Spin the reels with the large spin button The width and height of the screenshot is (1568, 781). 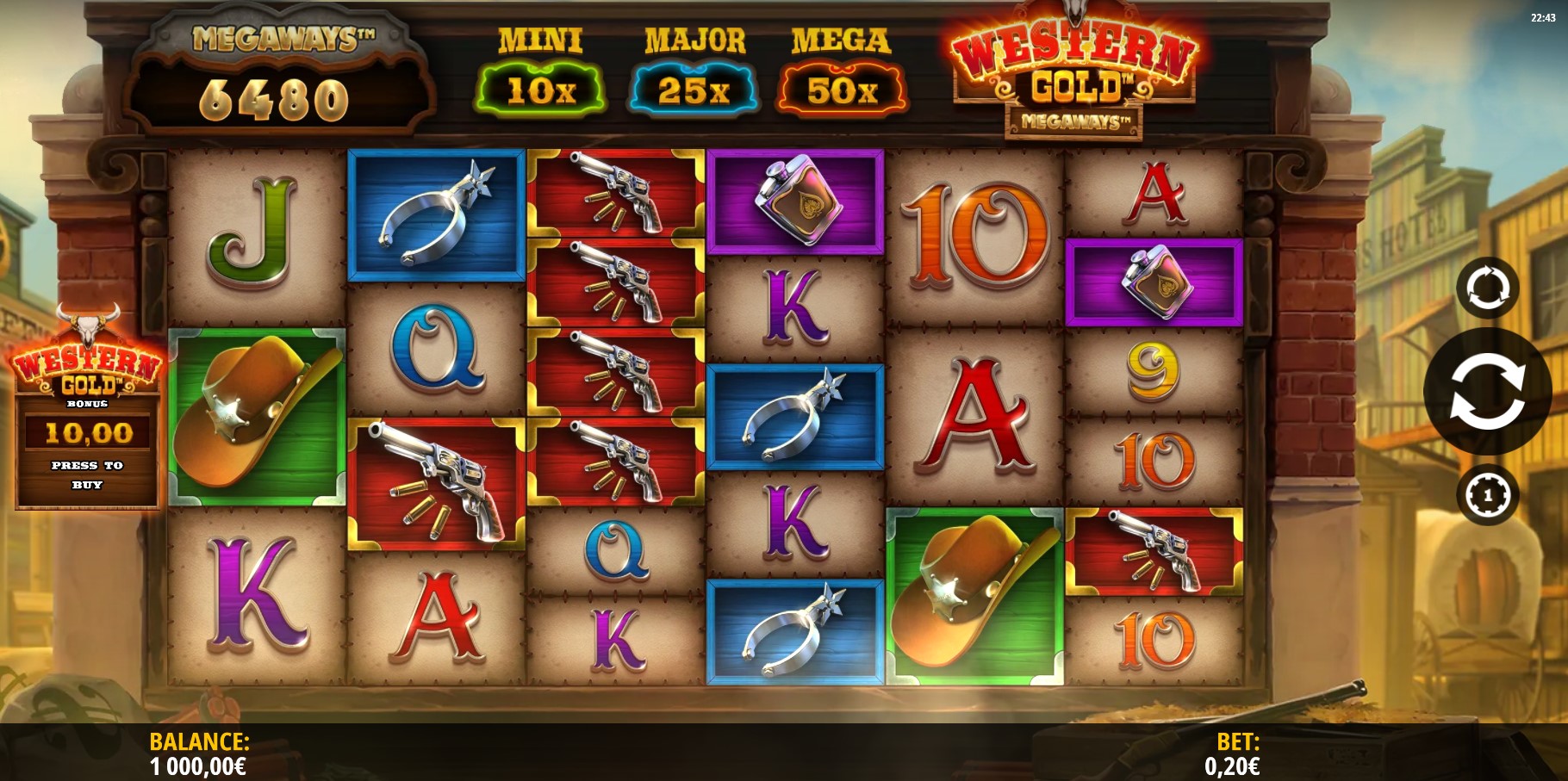(x=1487, y=392)
